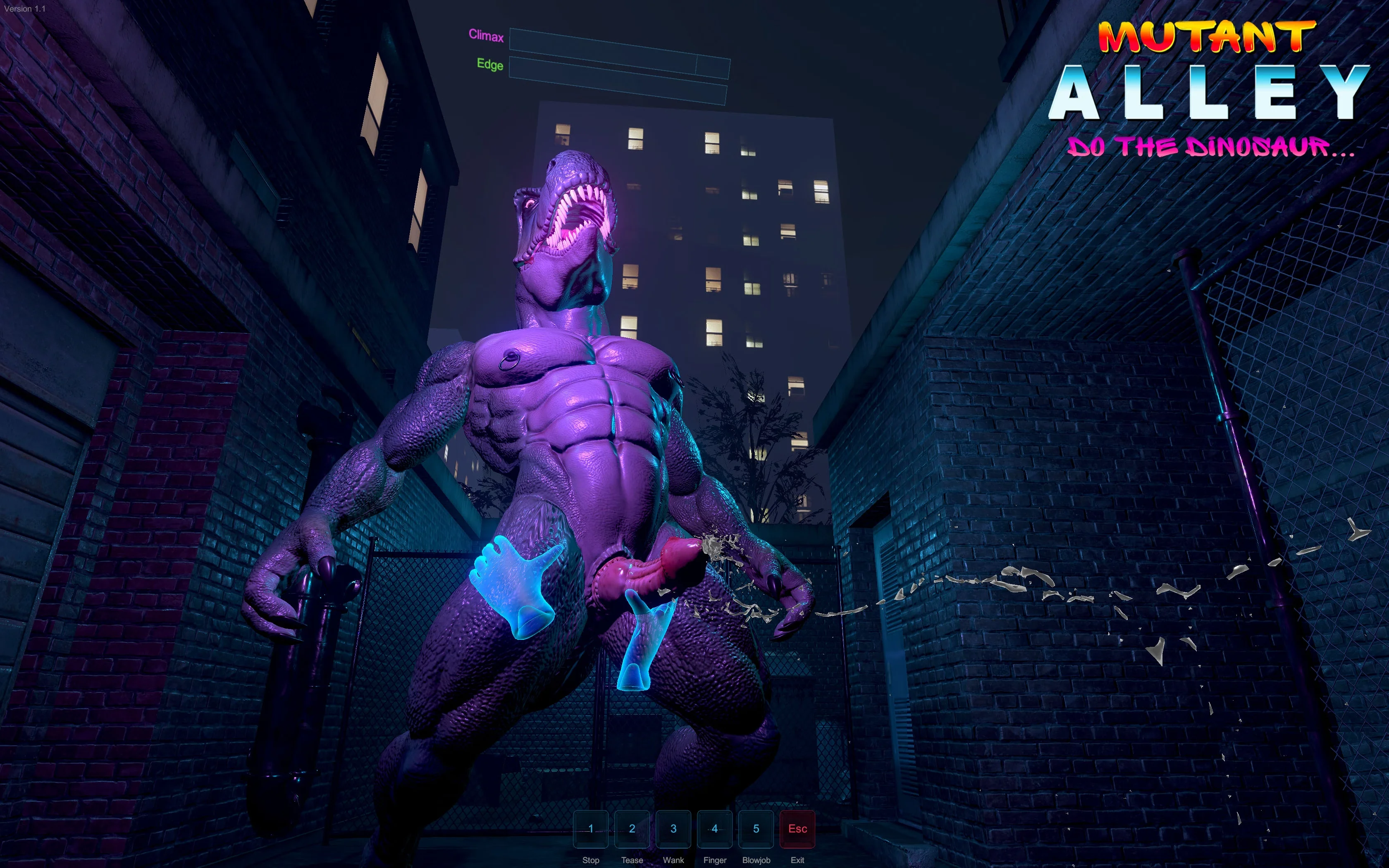Click the Stop action button
1389x868 pixels.
[591, 829]
